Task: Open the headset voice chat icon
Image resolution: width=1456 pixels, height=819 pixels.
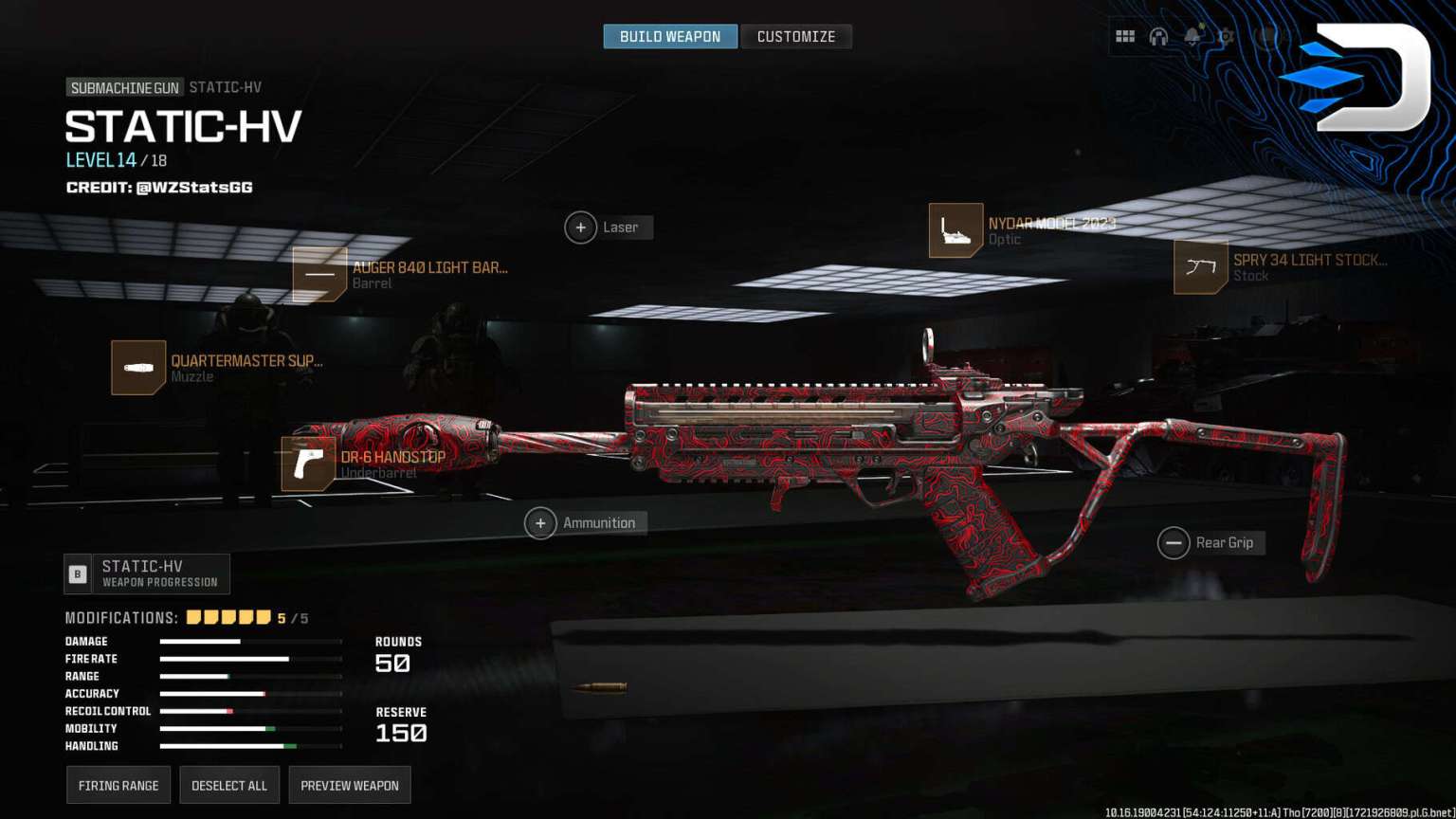Action: [x=1158, y=37]
